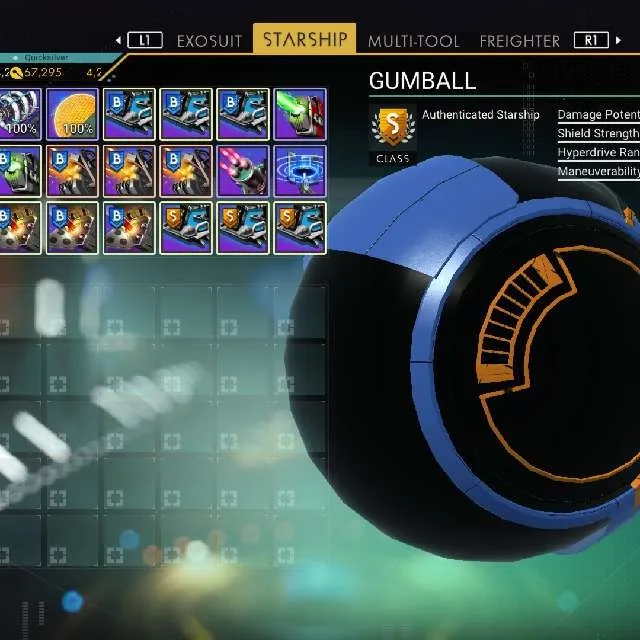Choose the green B-class upgrade module
The width and height of the screenshot is (640, 640).
tap(16, 171)
